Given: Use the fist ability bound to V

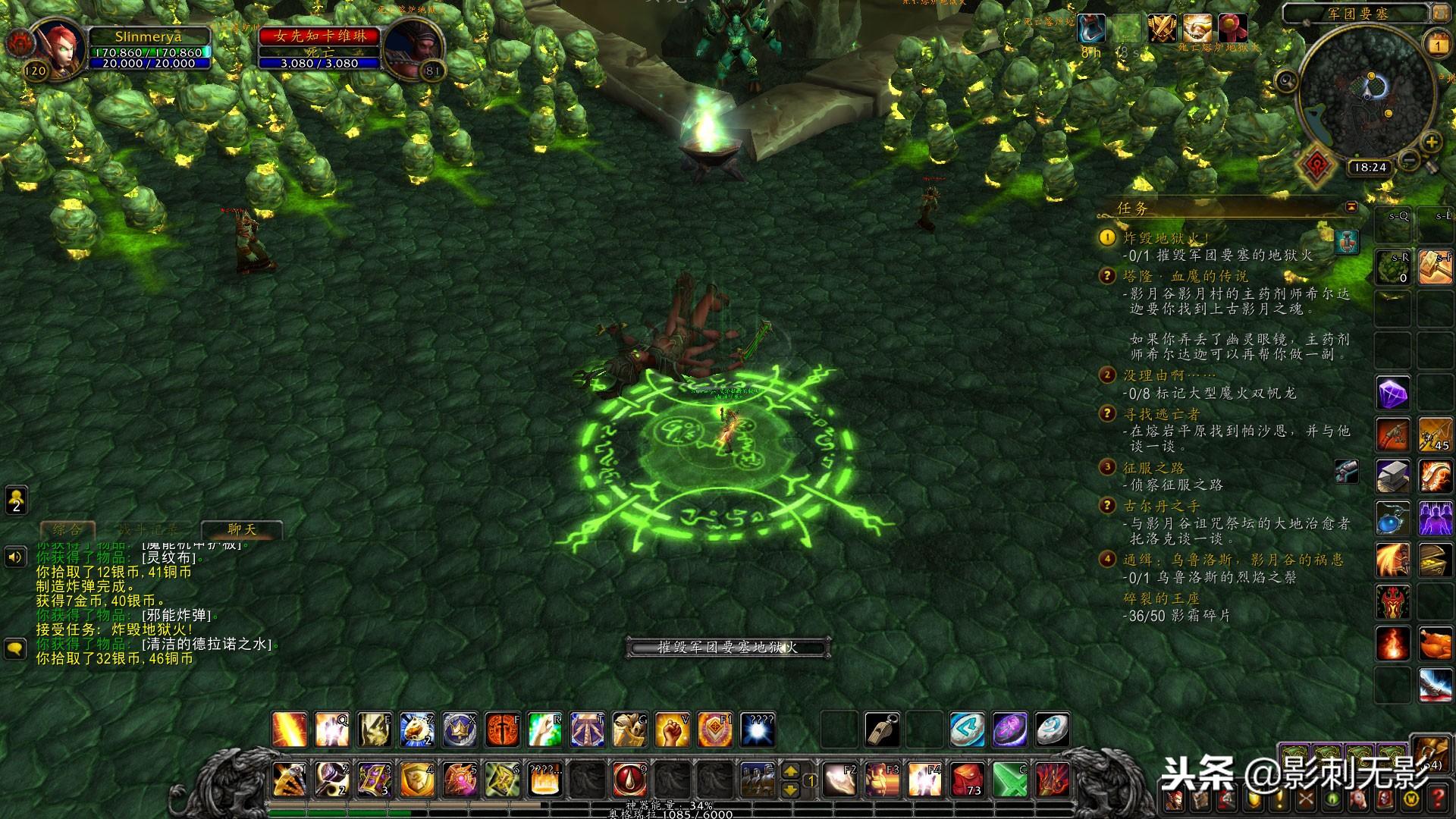Looking at the screenshot, I should click(672, 730).
